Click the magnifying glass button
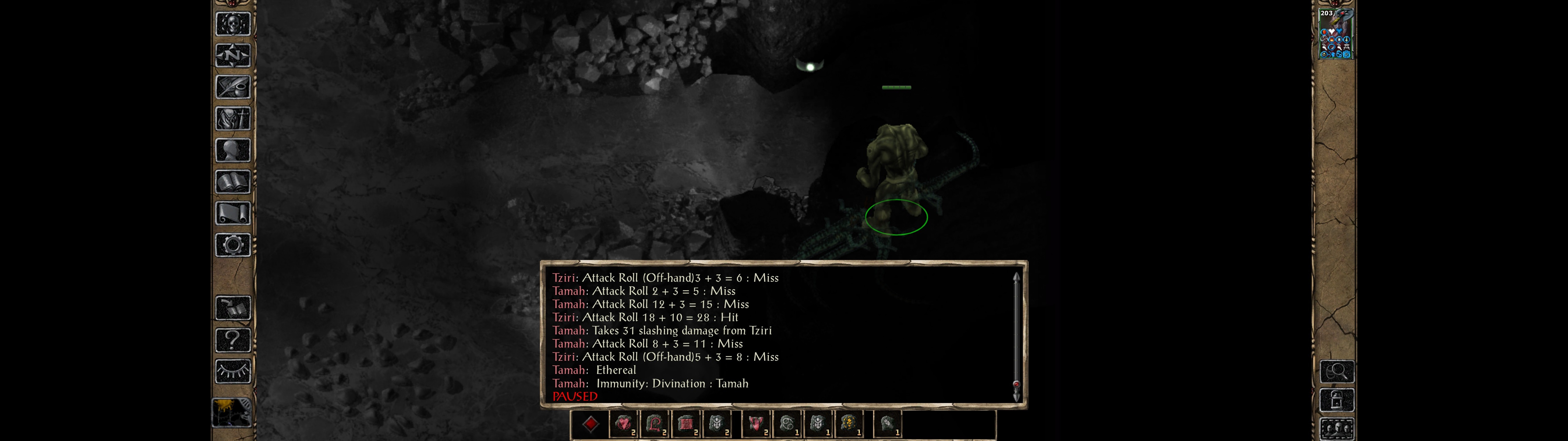Viewport: 1568px width, 441px height. tap(1337, 371)
